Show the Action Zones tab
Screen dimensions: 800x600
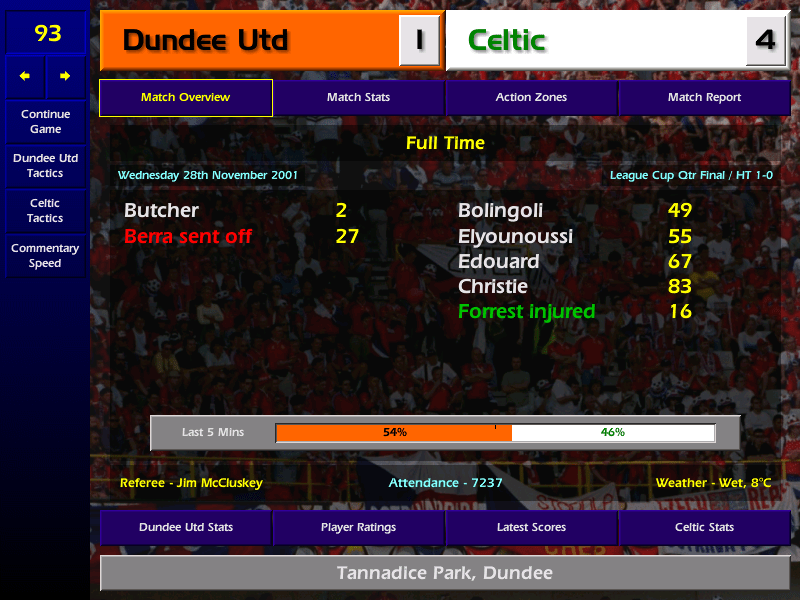pyautogui.click(x=531, y=98)
